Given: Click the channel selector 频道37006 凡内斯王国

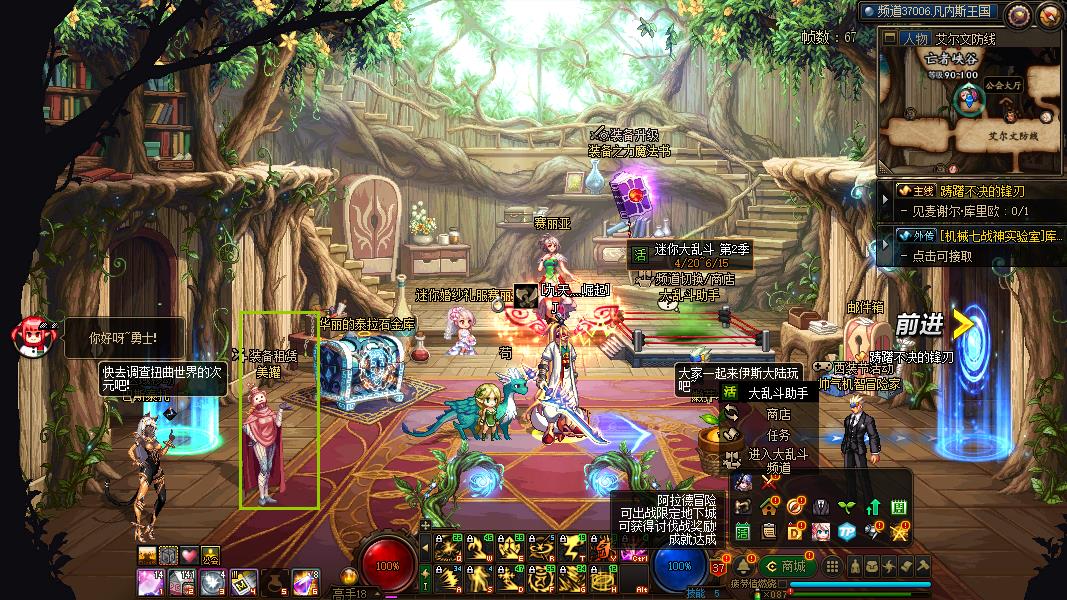Looking at the screenshot, I should [x=928, y=11].
